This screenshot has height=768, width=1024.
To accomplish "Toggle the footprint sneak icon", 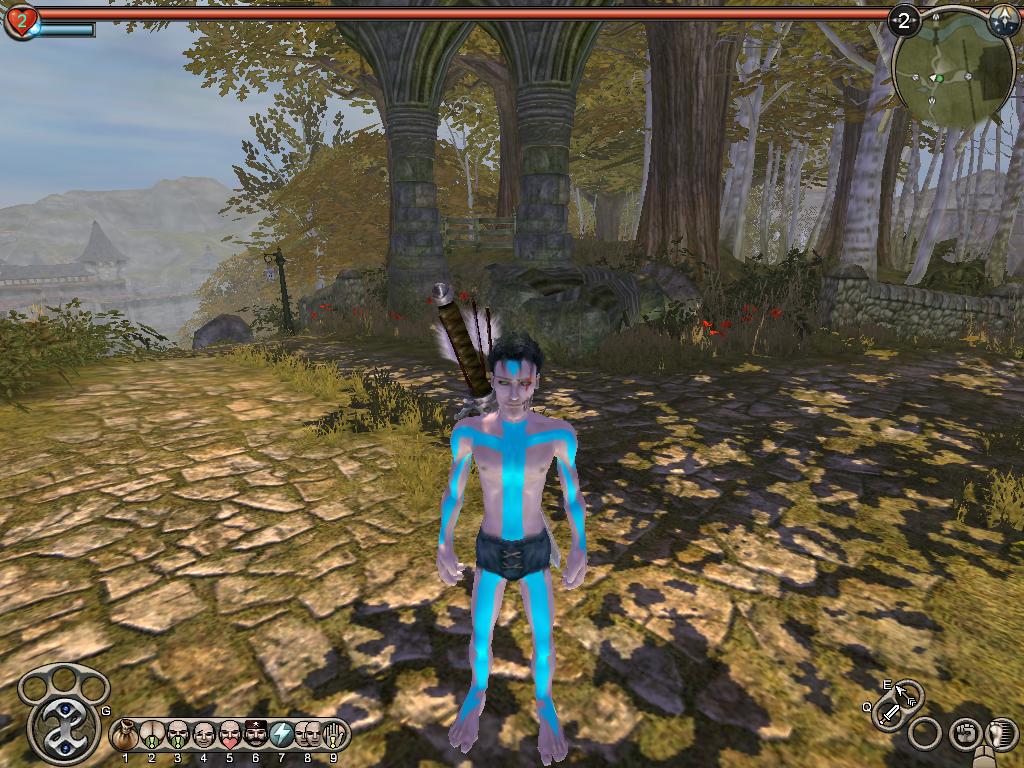I will click(1001, 734).
